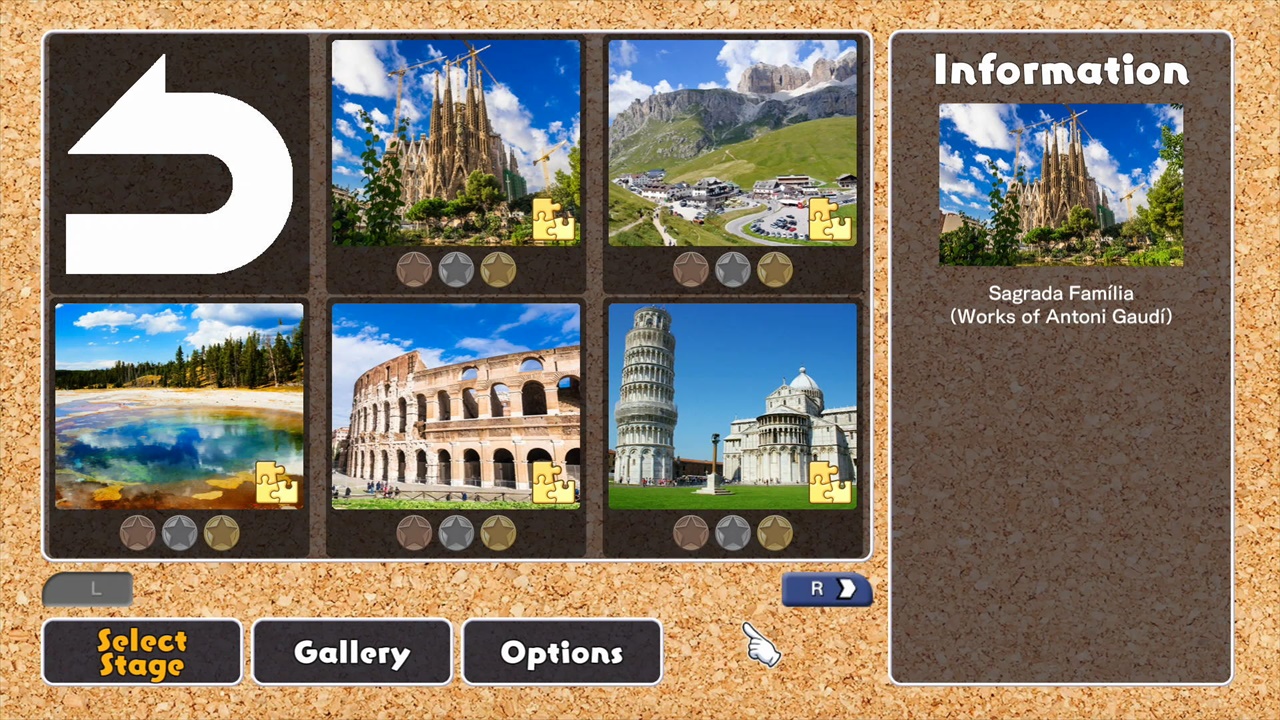The image size is (1280, 720).
Task: Click the puzzle piece on the Colosseum stage
Action: (556, 483)
